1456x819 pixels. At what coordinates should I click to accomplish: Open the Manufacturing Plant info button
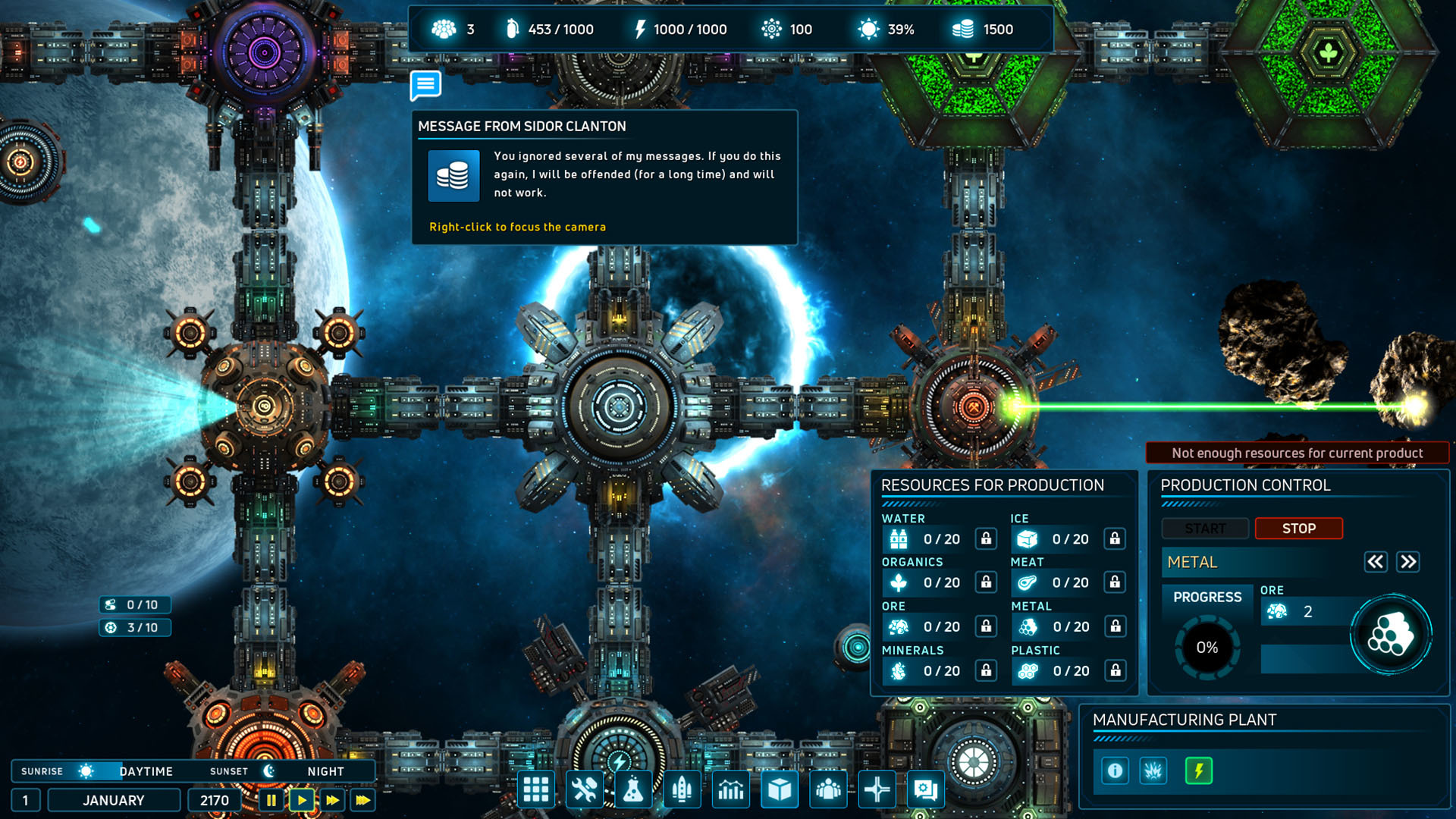(1115, 771)
